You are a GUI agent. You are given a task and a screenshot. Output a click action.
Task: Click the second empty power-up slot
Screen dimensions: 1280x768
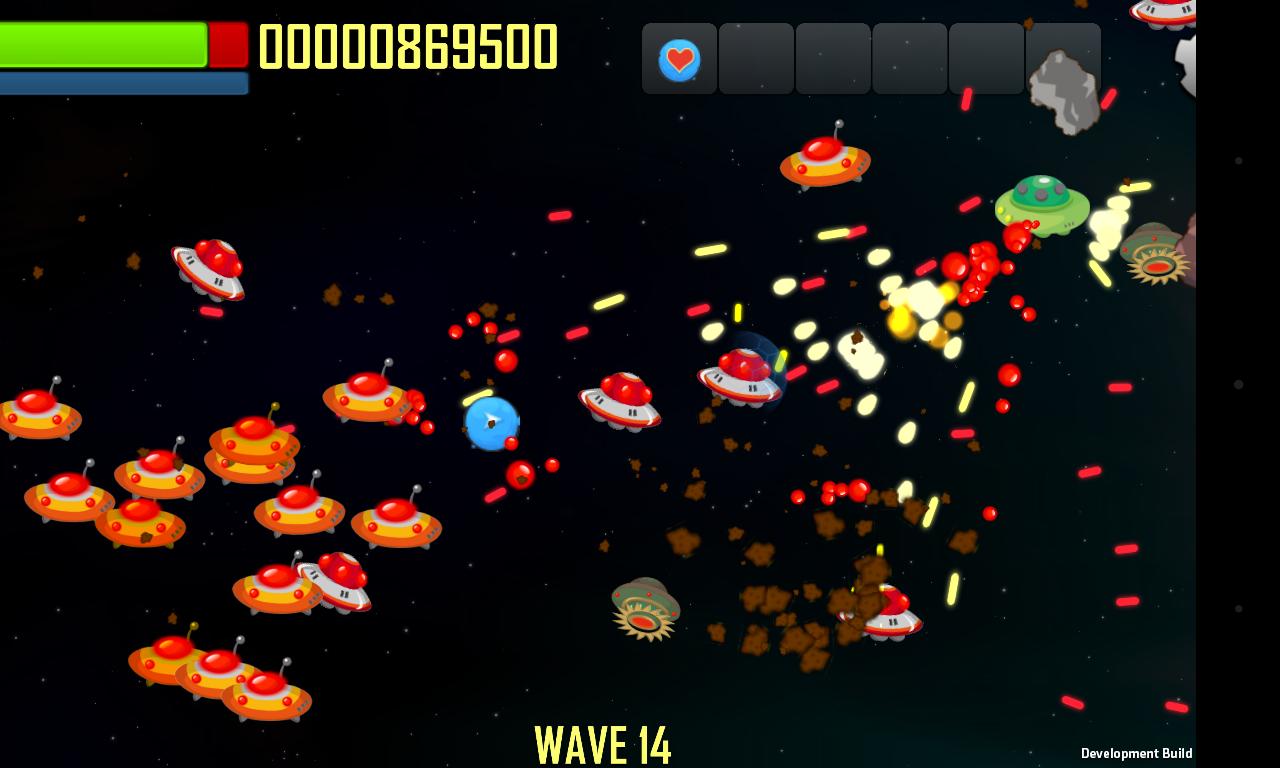[833, 59]
